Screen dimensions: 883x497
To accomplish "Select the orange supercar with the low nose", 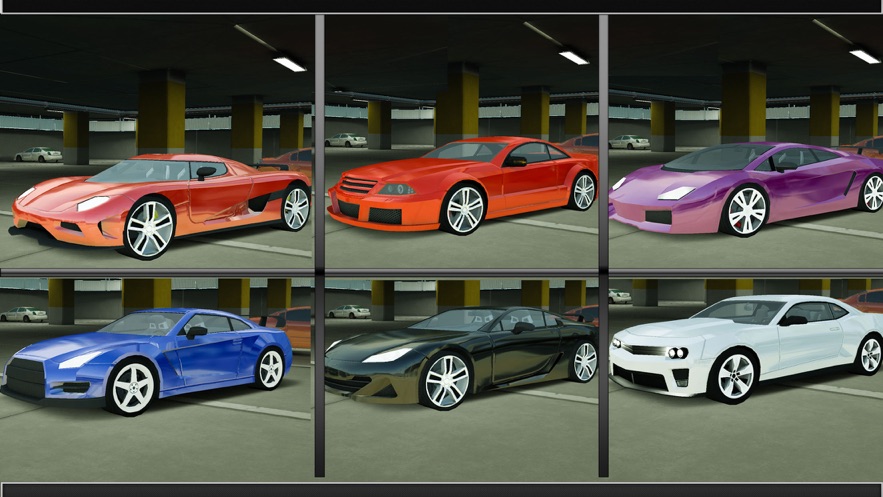I will 160,200.
